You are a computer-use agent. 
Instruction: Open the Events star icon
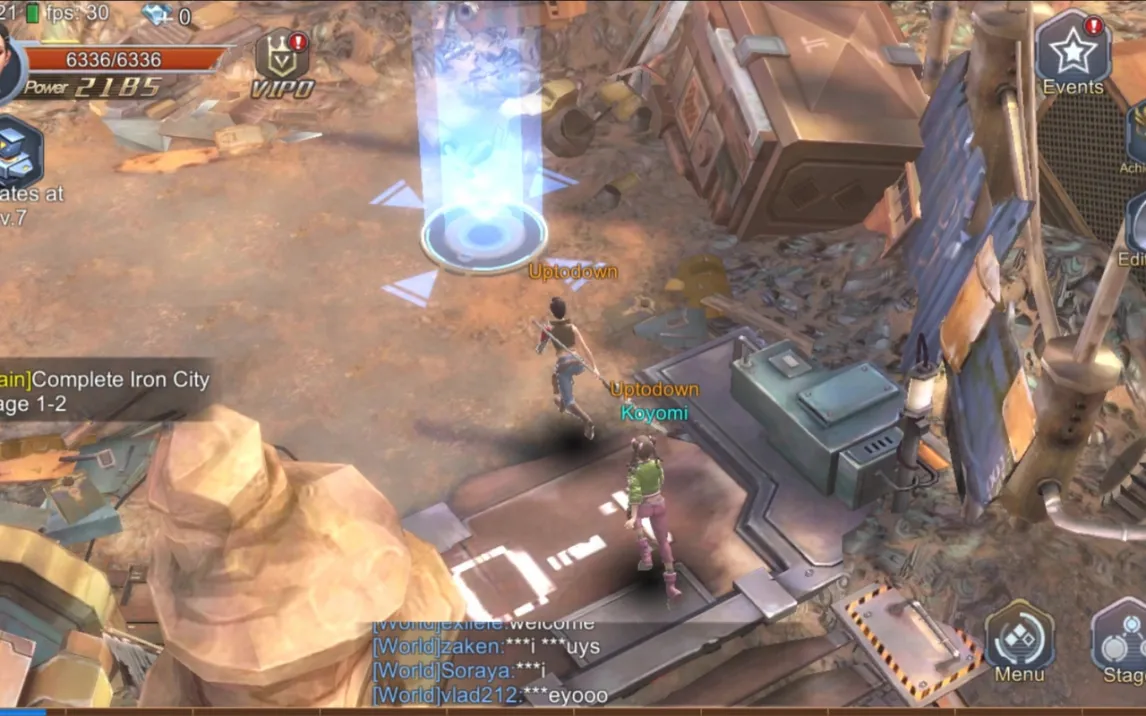[x=1072, y=50]
